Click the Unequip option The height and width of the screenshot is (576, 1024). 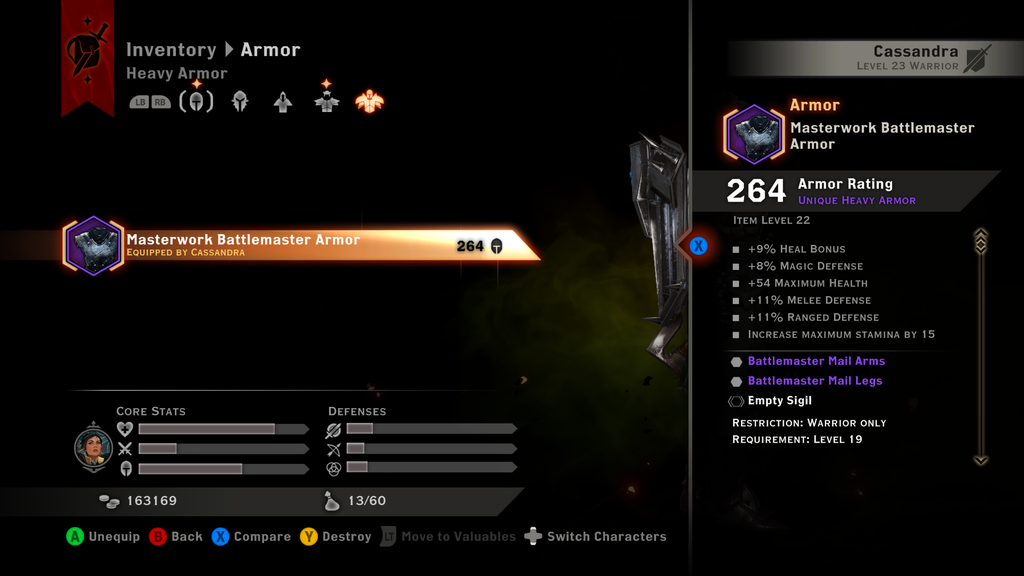pos(103,537)
